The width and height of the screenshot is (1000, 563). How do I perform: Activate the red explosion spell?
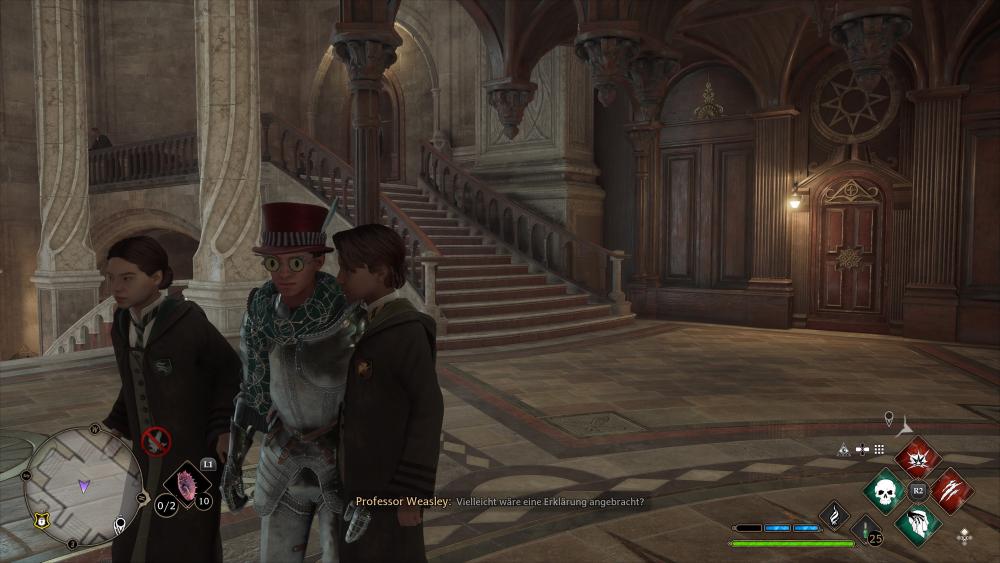[x=918, y=458]
